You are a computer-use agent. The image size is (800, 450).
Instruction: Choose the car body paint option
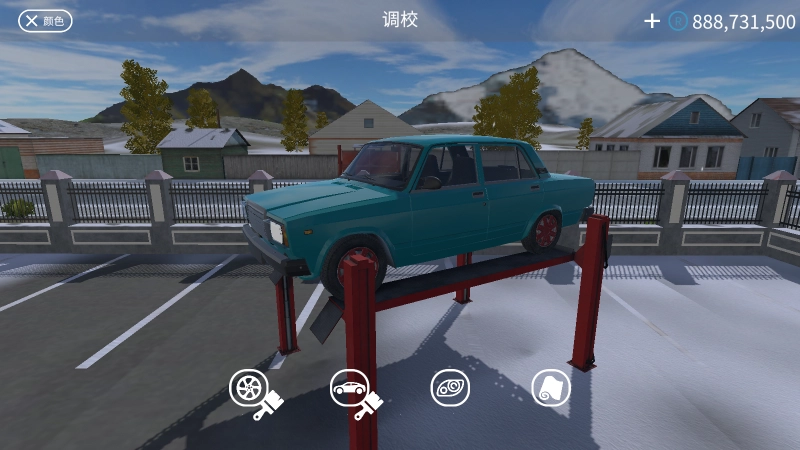click(351, 388)
